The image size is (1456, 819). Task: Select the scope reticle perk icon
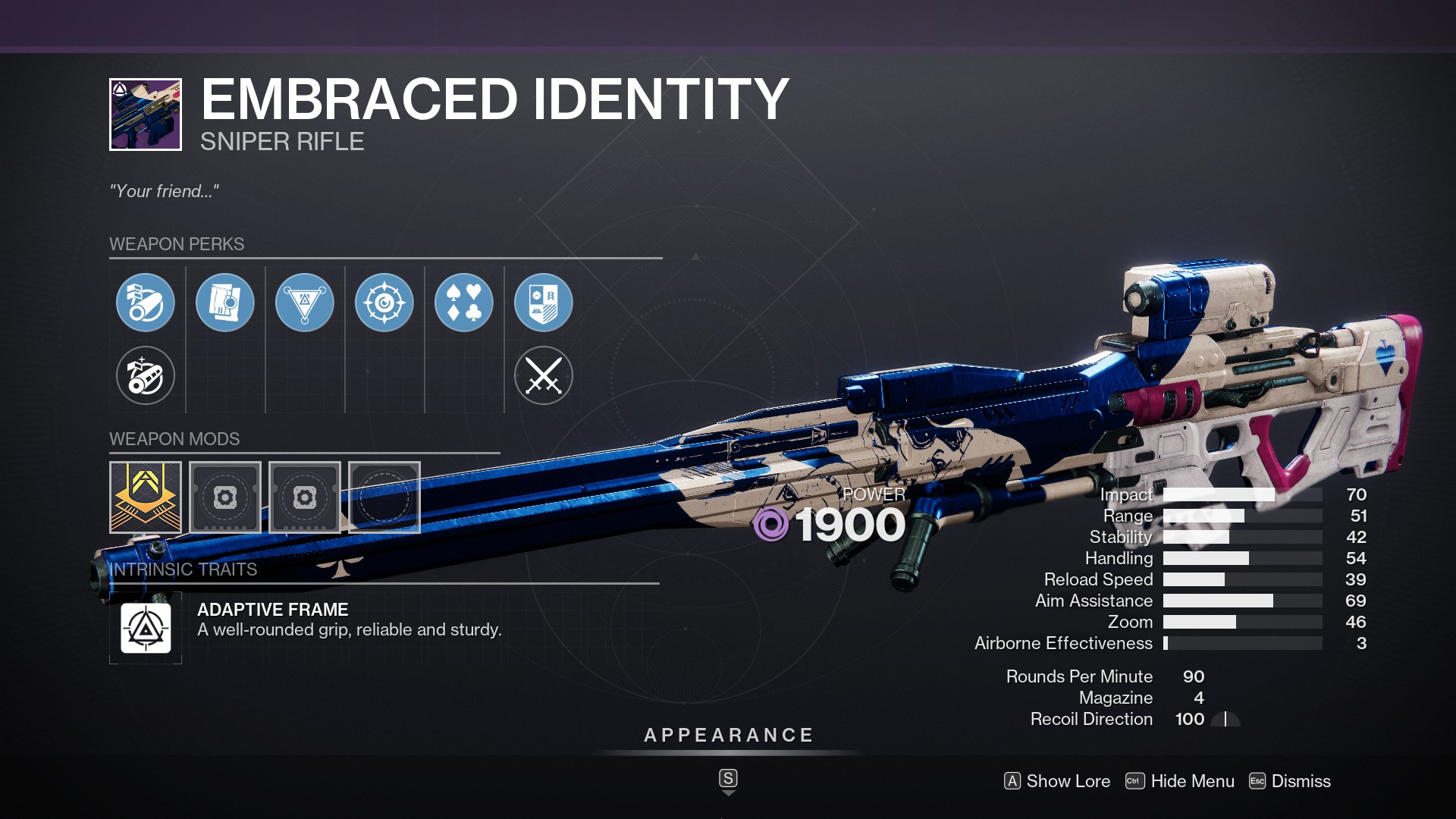click(x=384, y=303)
